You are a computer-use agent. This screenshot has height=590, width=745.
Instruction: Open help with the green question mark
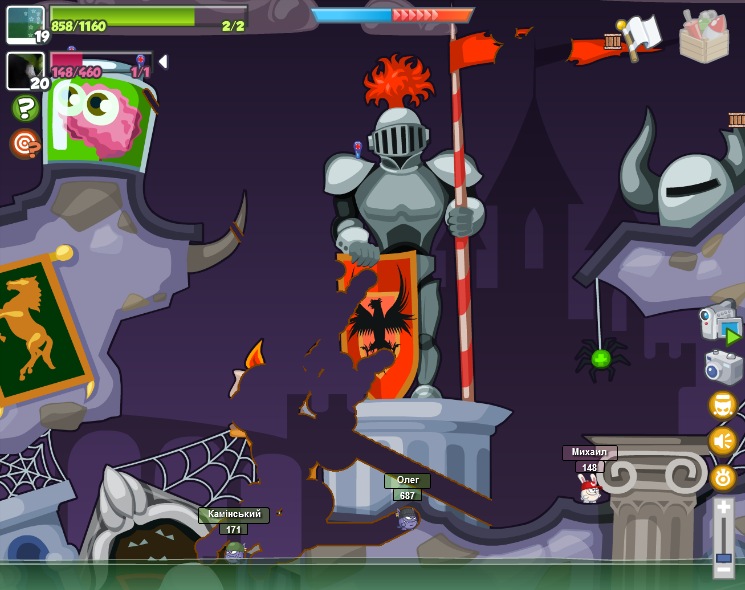[25, 108]
